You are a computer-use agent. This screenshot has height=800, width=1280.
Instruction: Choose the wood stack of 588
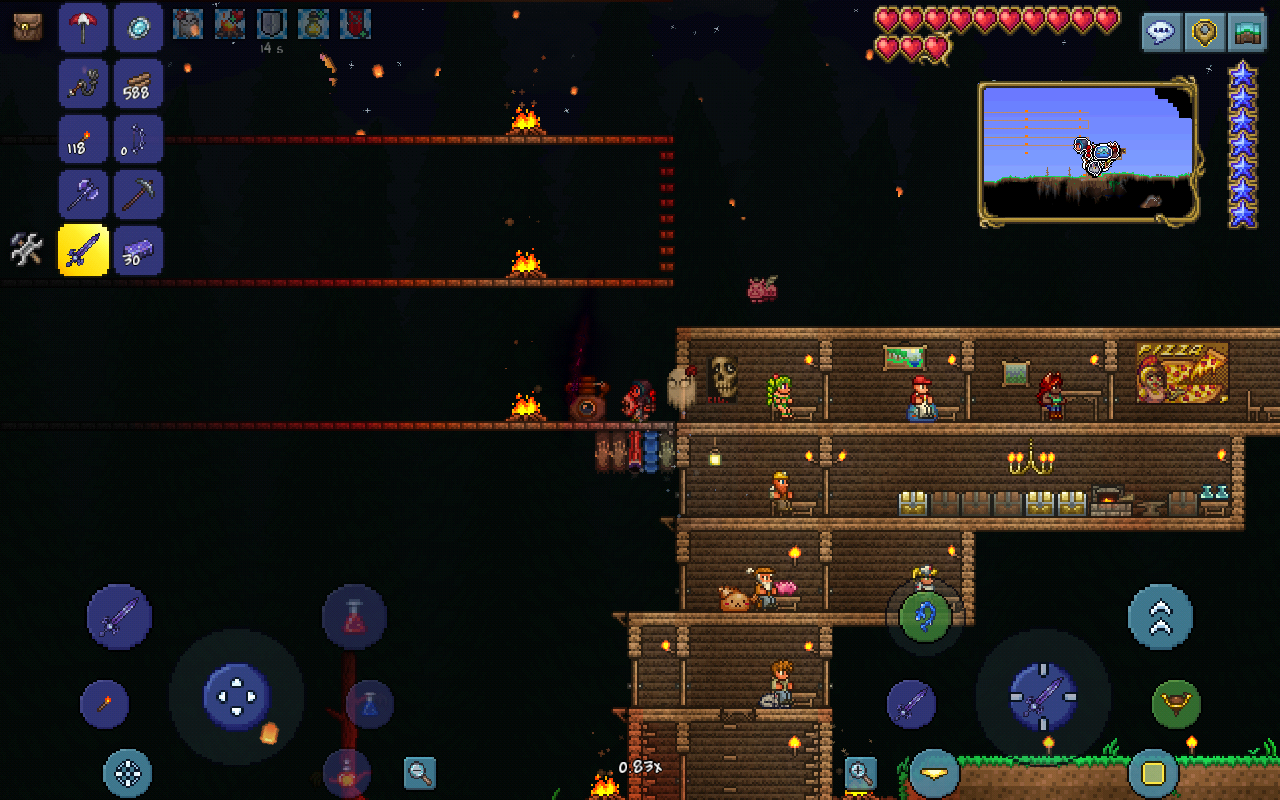pyautogui.click(x=138, y=84)
